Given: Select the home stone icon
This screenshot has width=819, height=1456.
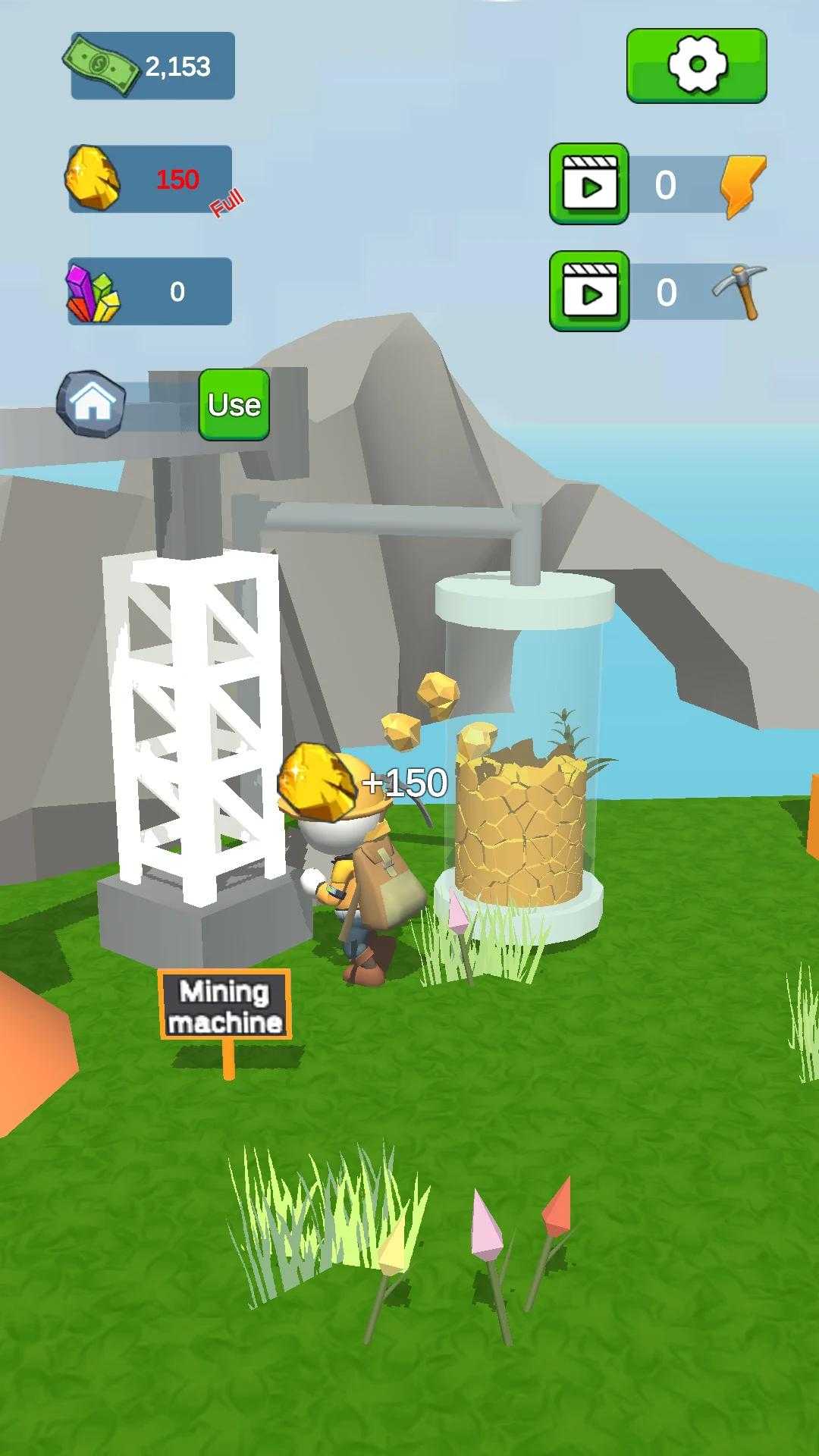Looking at the screenshot, I should pyautogui.click(x=92, y=403).
